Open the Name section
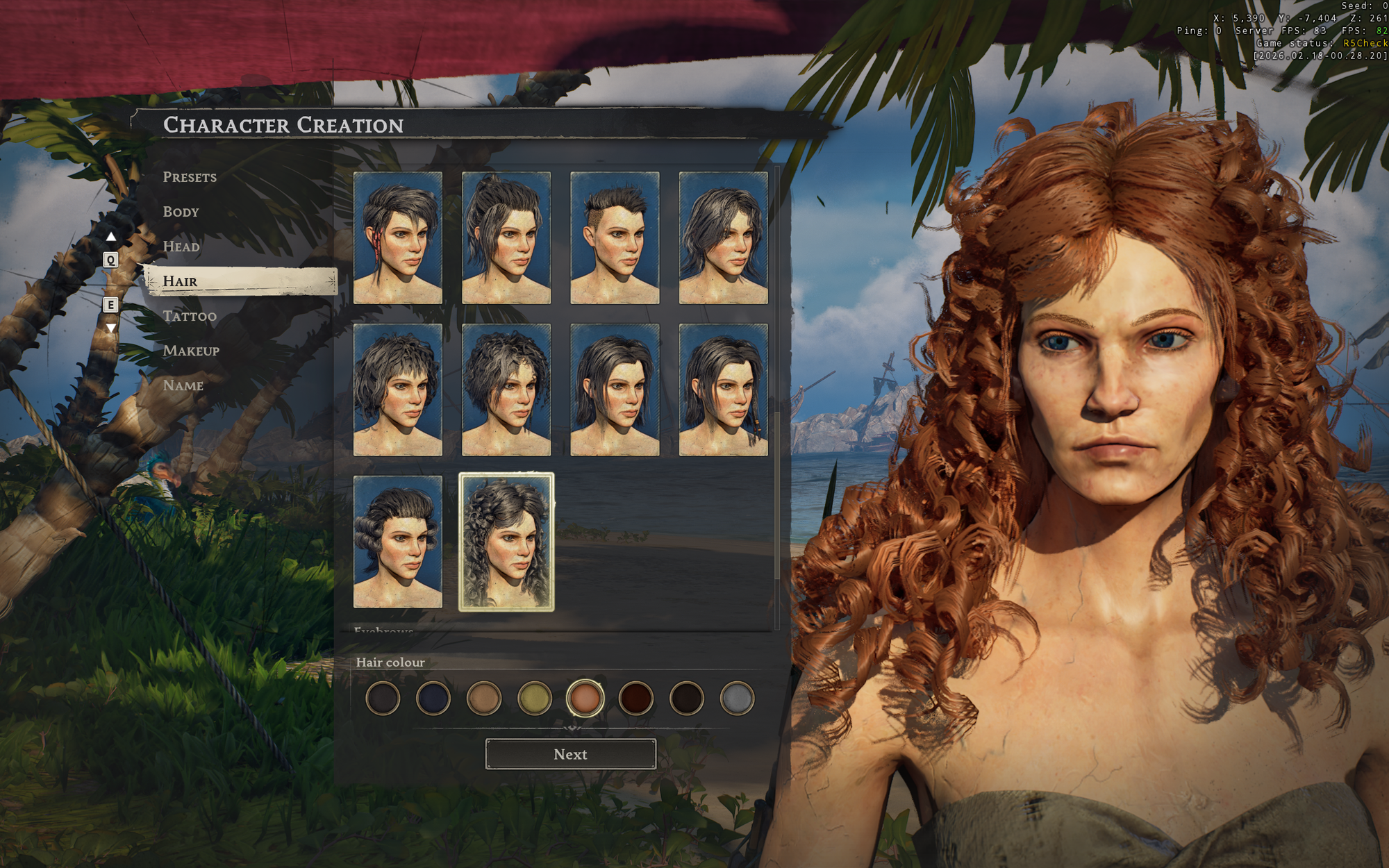This screenshot has height=868, width=1389. [x=183, y=385]
